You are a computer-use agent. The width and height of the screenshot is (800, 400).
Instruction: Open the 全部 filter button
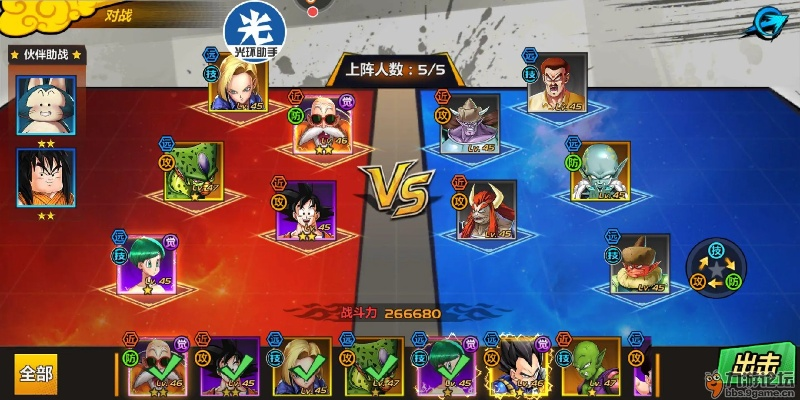(x=36, y=373)
